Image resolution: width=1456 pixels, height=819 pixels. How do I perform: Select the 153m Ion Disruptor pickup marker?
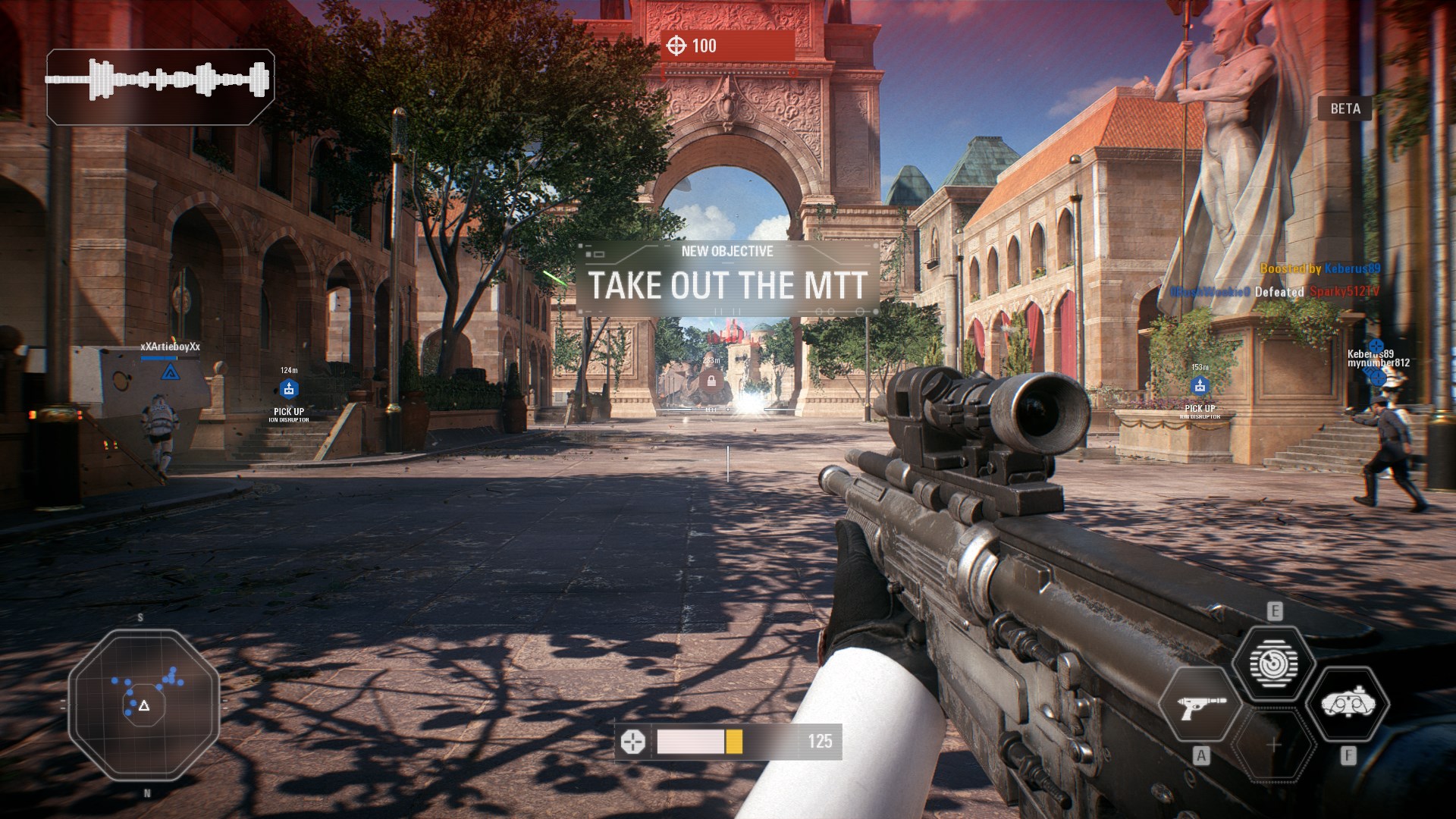1200,386
